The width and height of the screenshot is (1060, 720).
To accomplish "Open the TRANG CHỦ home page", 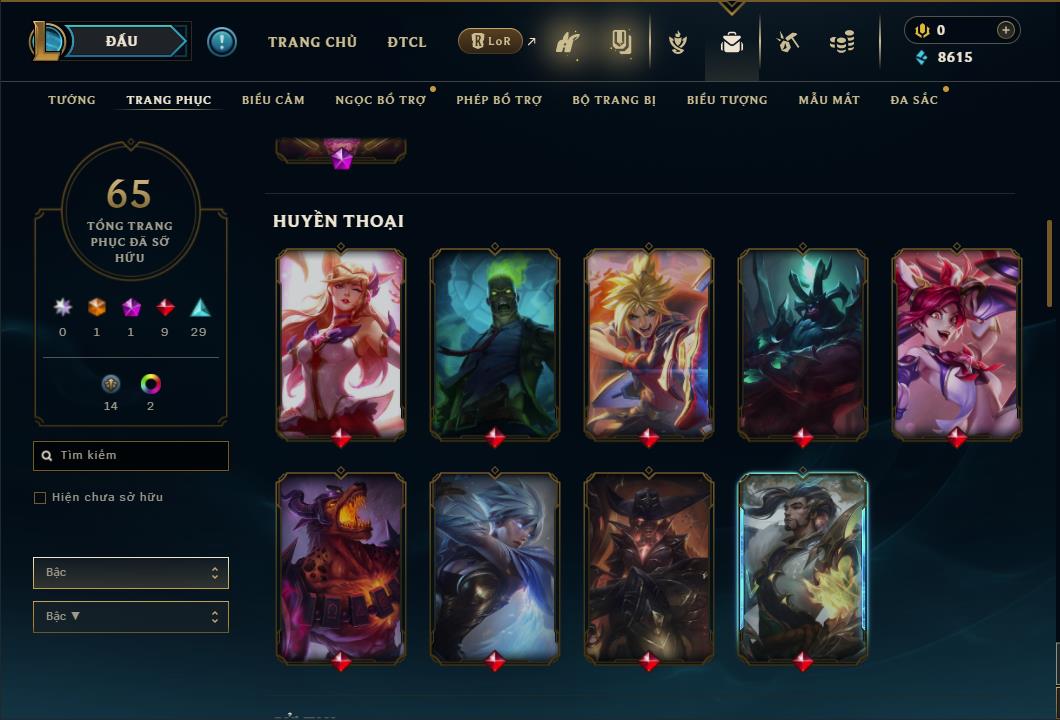I will pyautogui.click(x=312, y=42).
